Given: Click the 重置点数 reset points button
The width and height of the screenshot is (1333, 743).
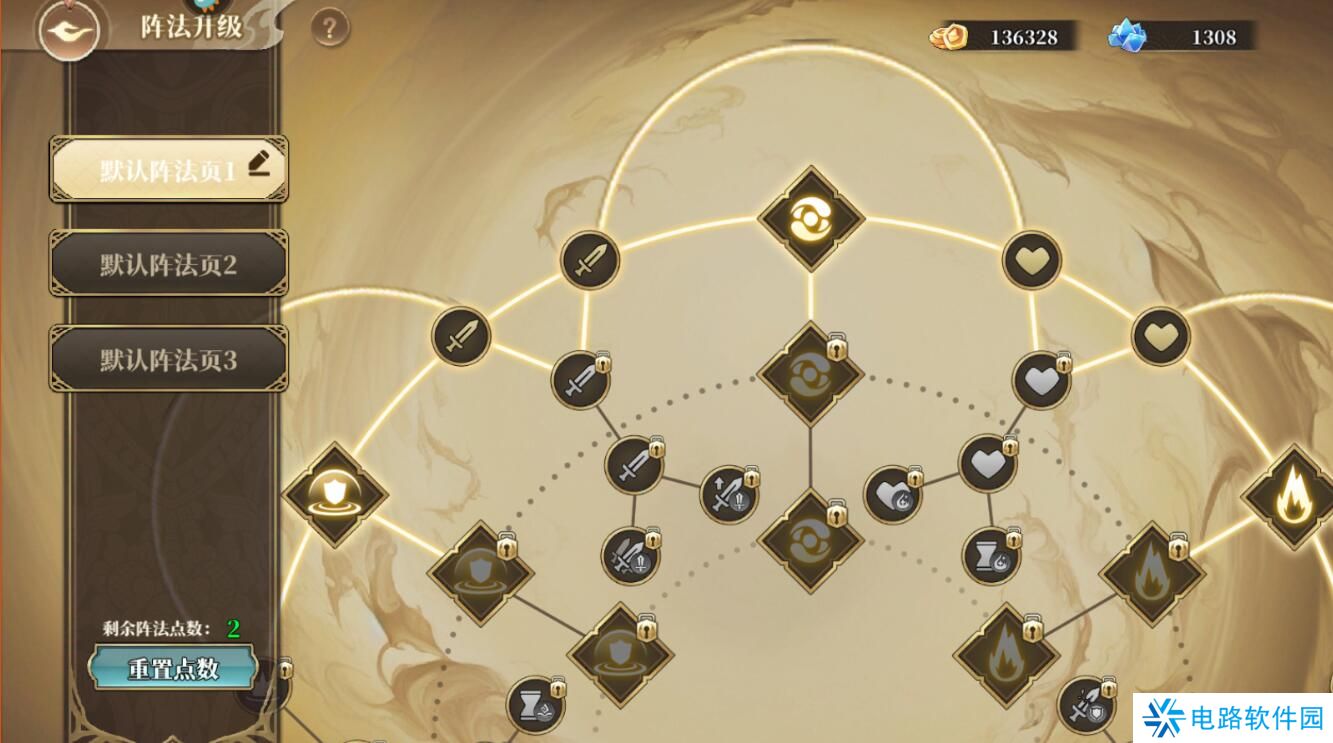Looking at the screenshot, I should point(173,669).
